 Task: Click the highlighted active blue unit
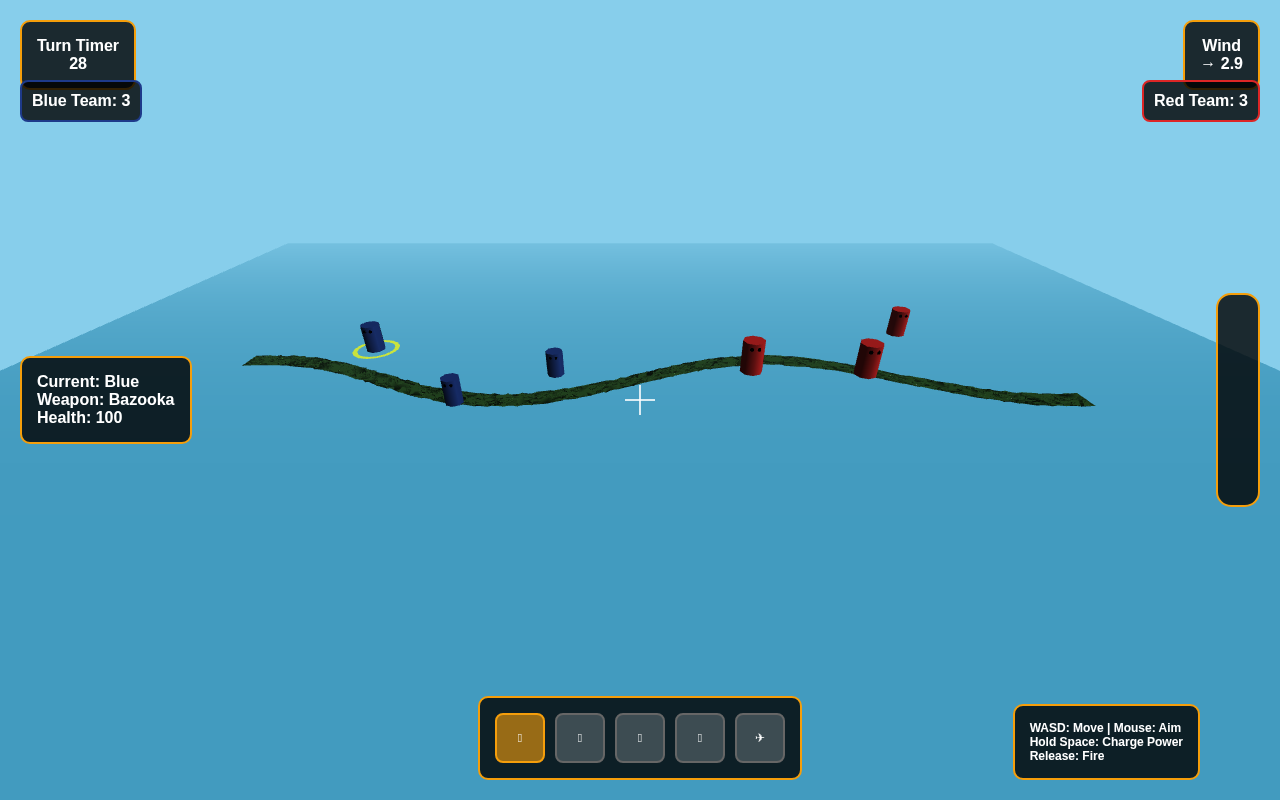tap(371, 335)
